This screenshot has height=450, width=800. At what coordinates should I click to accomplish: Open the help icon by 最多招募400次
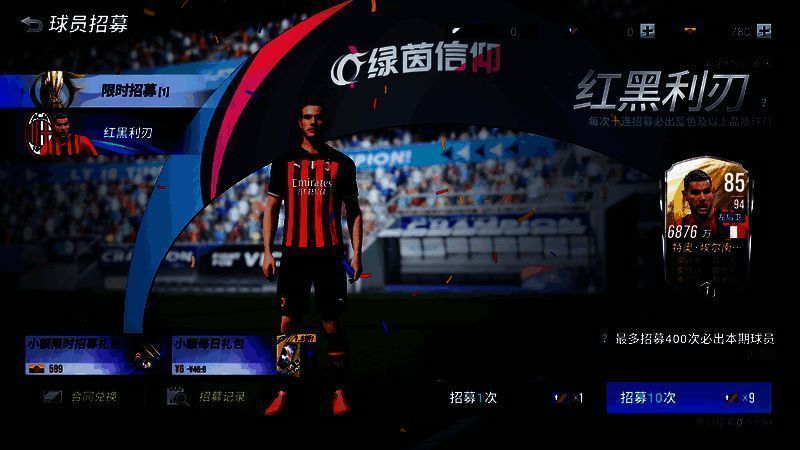tap(604, 339)
